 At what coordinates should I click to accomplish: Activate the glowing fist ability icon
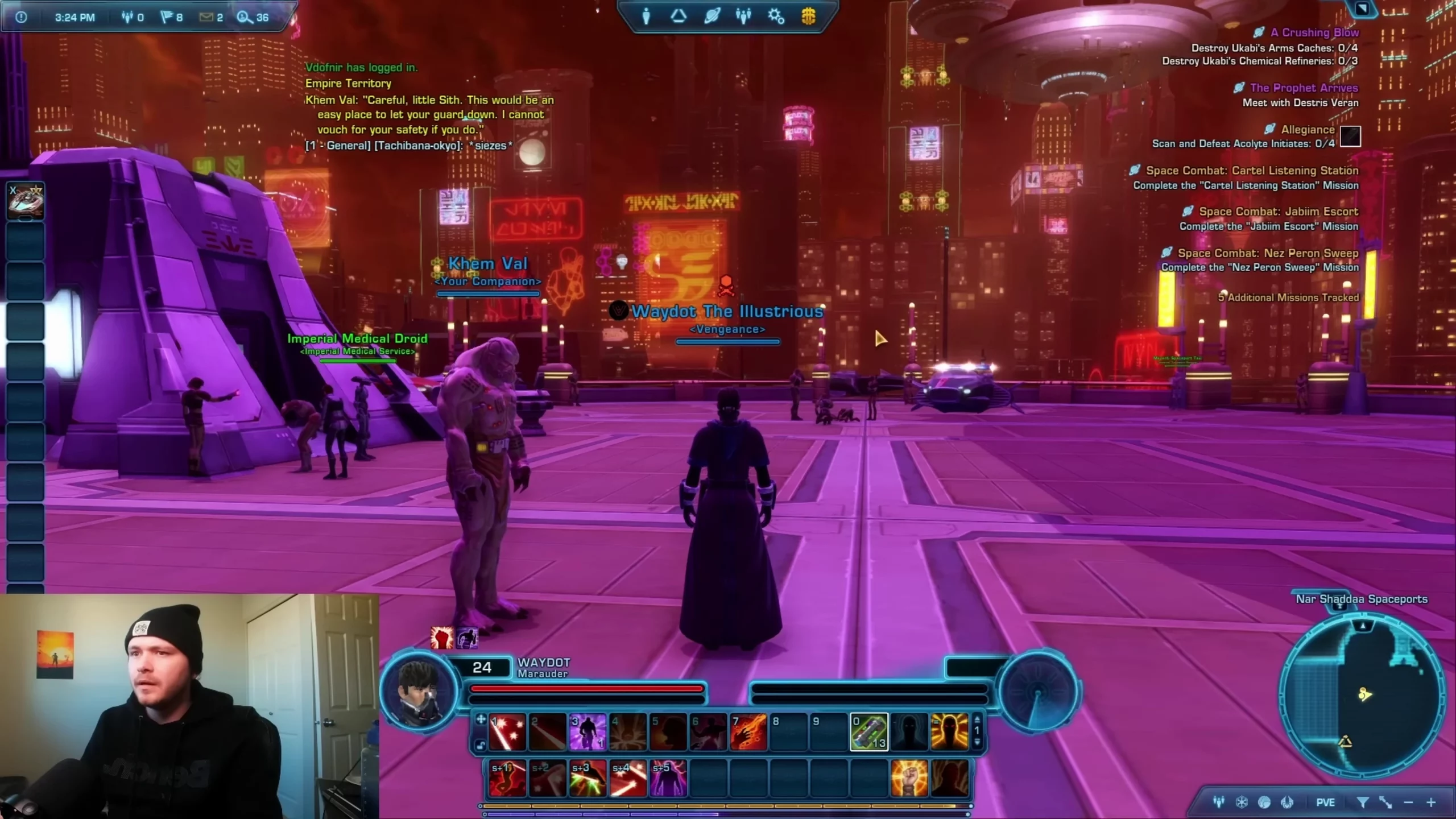[x=909, y=778]
